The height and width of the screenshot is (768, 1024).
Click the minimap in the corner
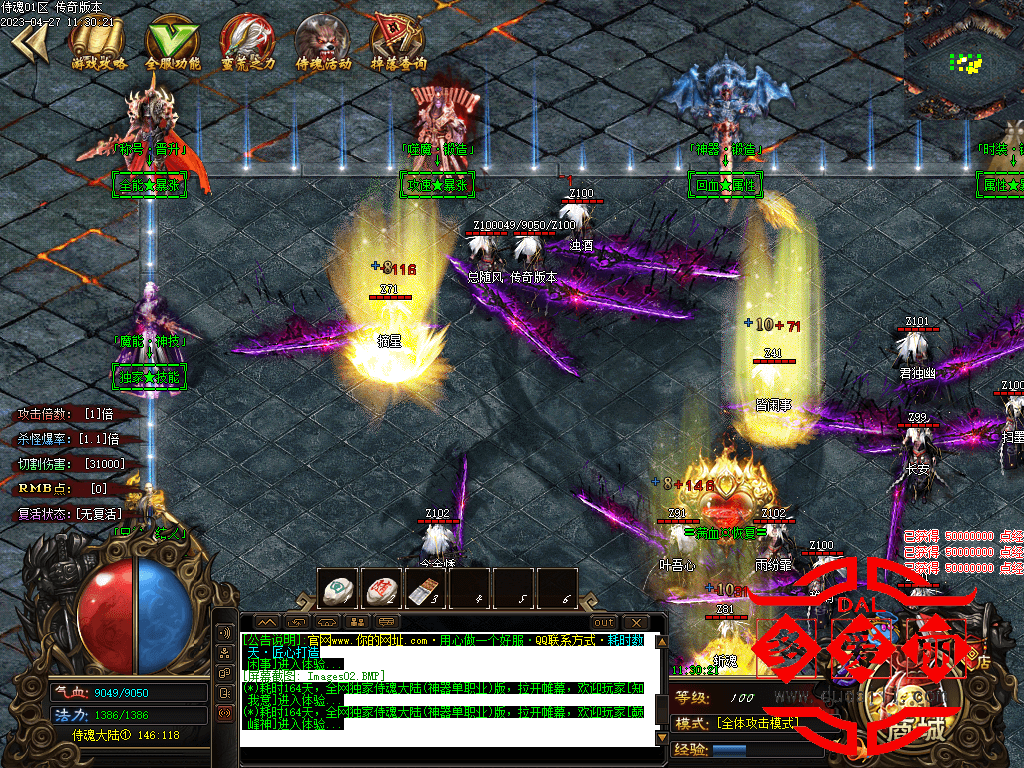coord(963,60)
